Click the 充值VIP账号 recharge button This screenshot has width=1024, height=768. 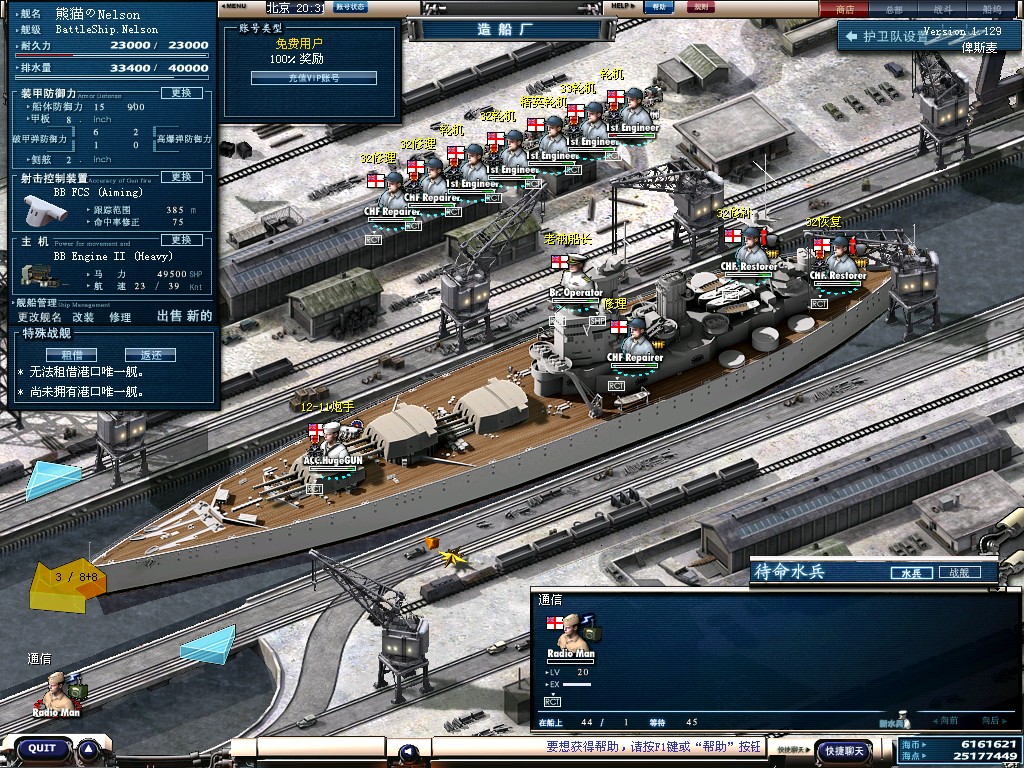(300, 78)
